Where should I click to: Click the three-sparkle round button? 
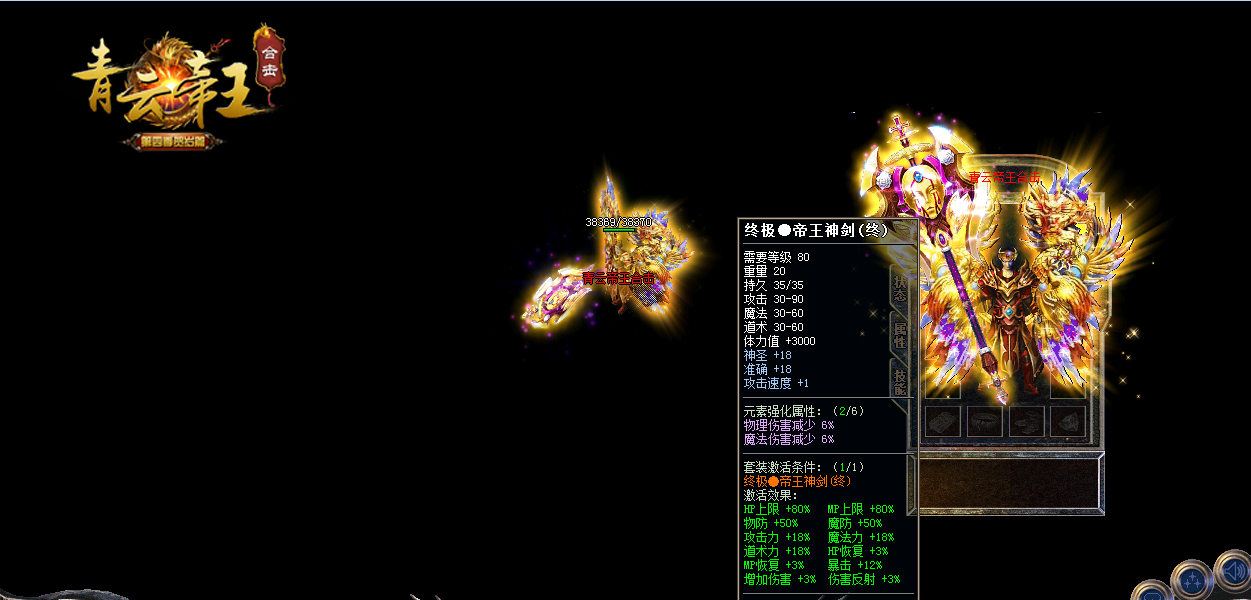click(x=1192, y=579)
